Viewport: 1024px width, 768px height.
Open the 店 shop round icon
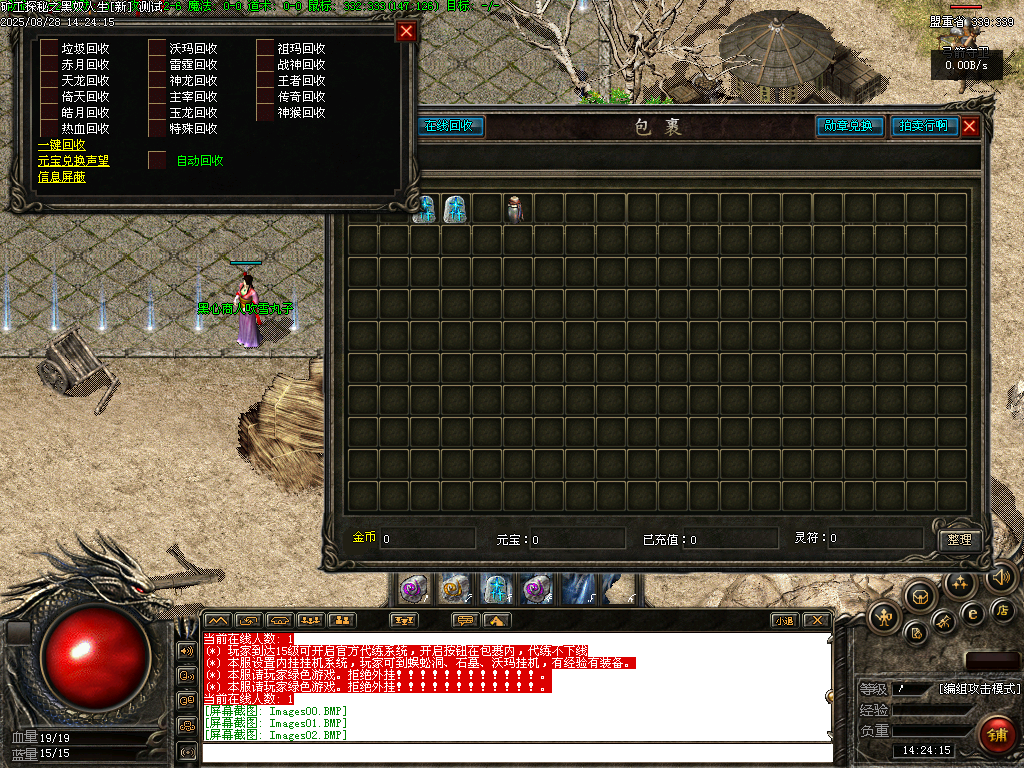(1003, 610)
